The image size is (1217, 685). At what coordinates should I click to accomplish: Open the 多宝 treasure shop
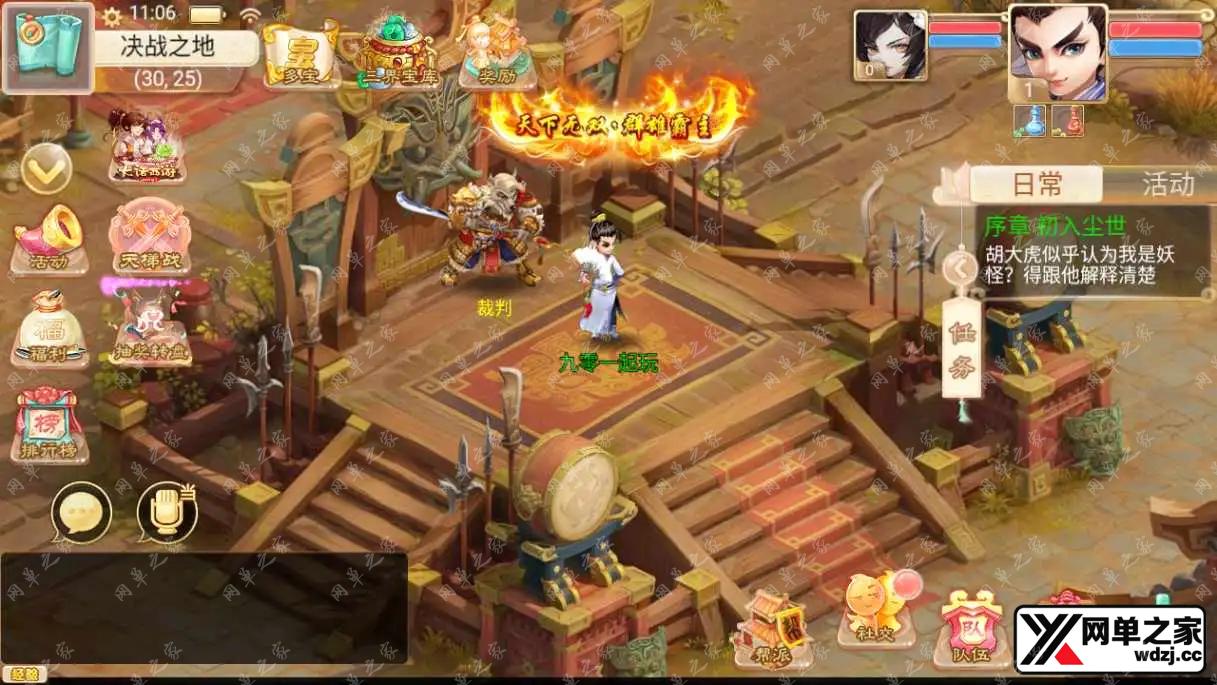298,54
